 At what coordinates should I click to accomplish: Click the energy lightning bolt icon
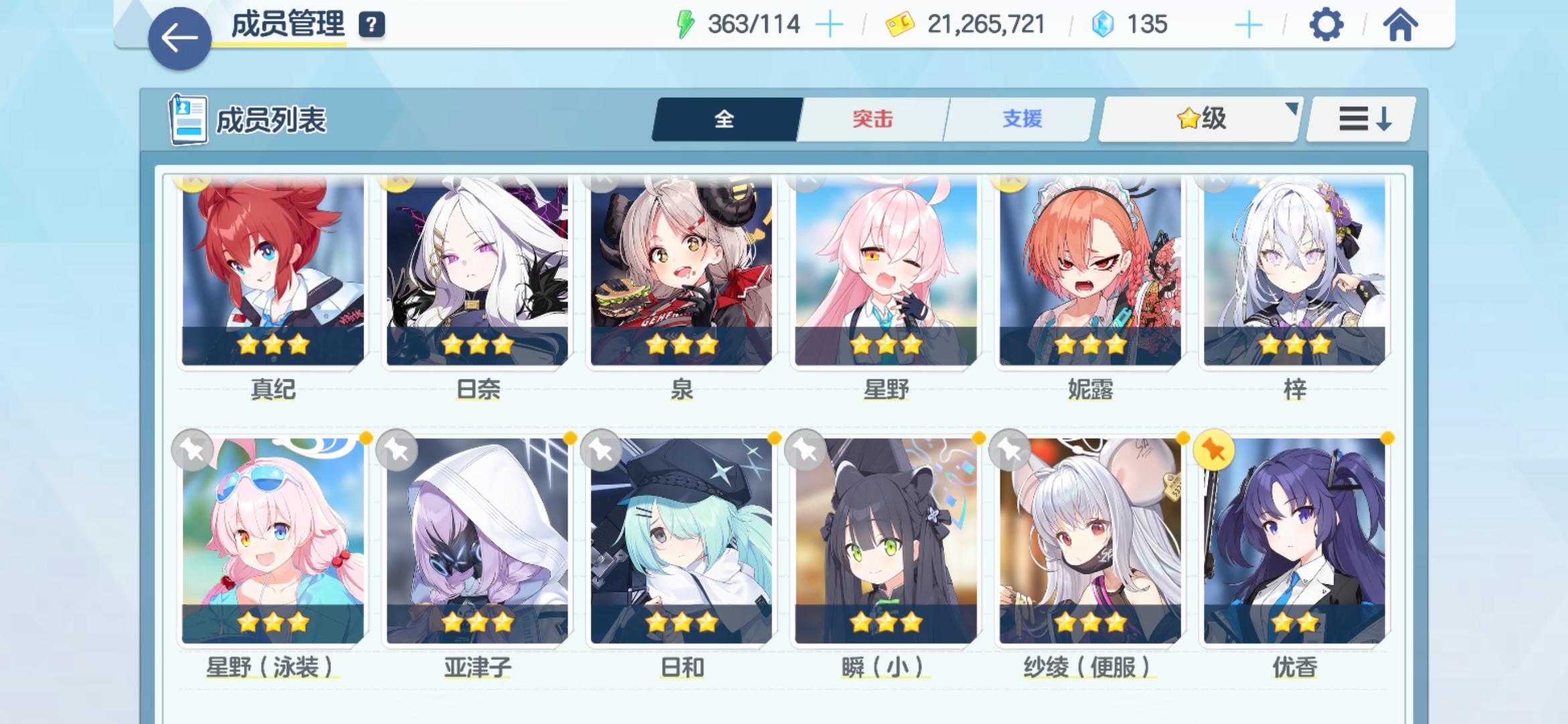pos(685,24)
